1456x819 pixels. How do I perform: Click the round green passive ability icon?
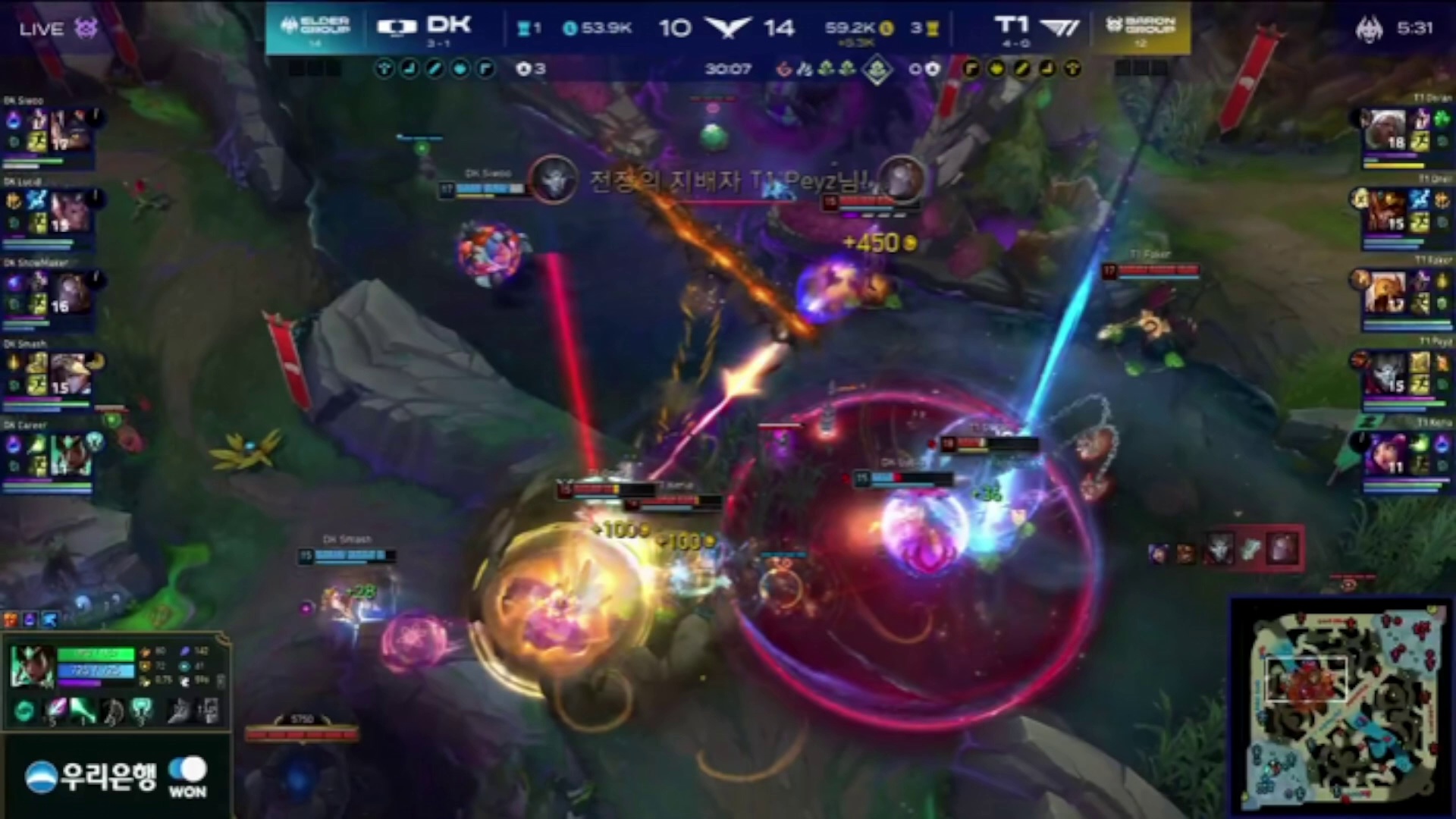click(24, 711)
